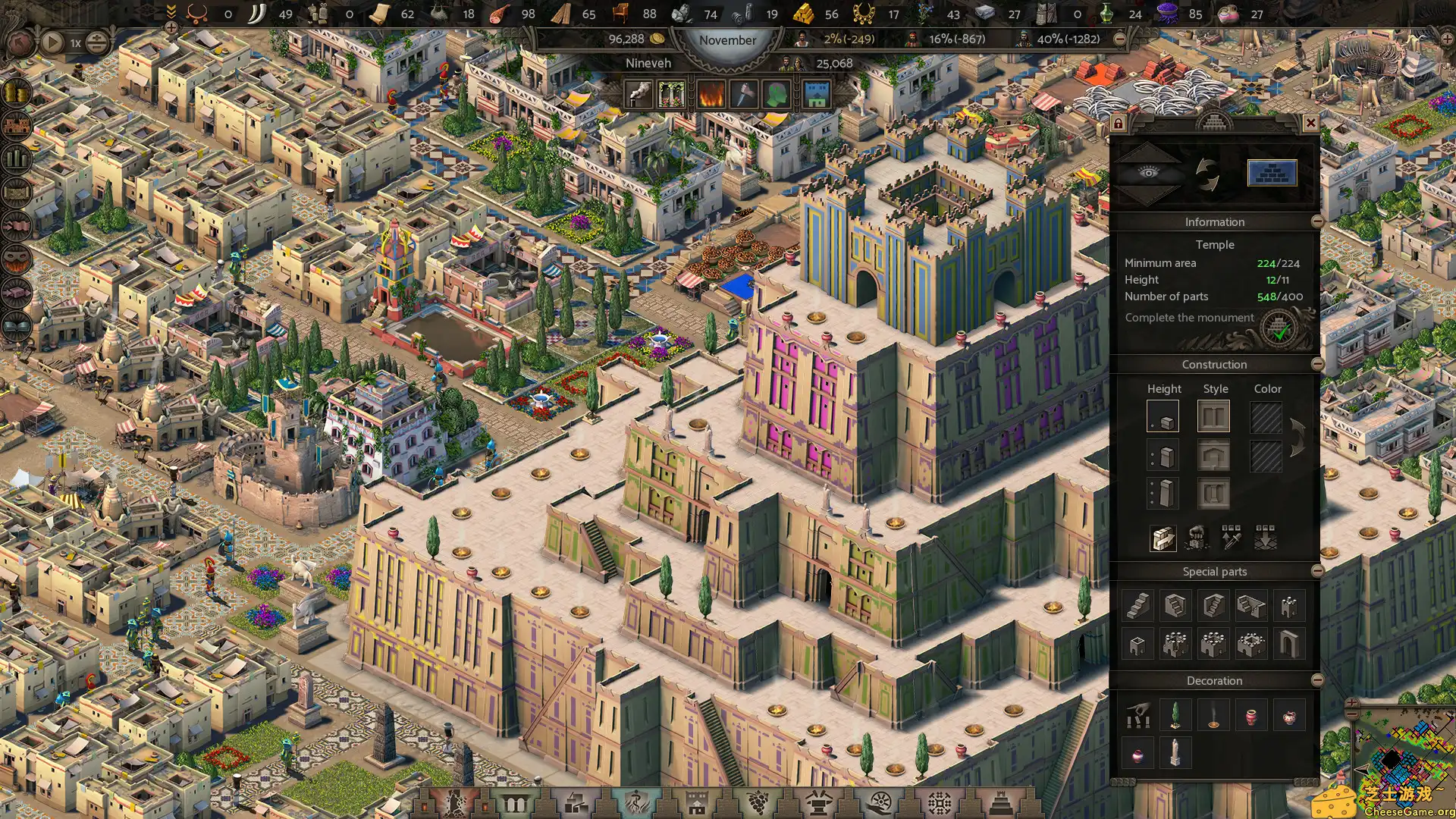Choose the tallest block height option

pos(1163,494)
